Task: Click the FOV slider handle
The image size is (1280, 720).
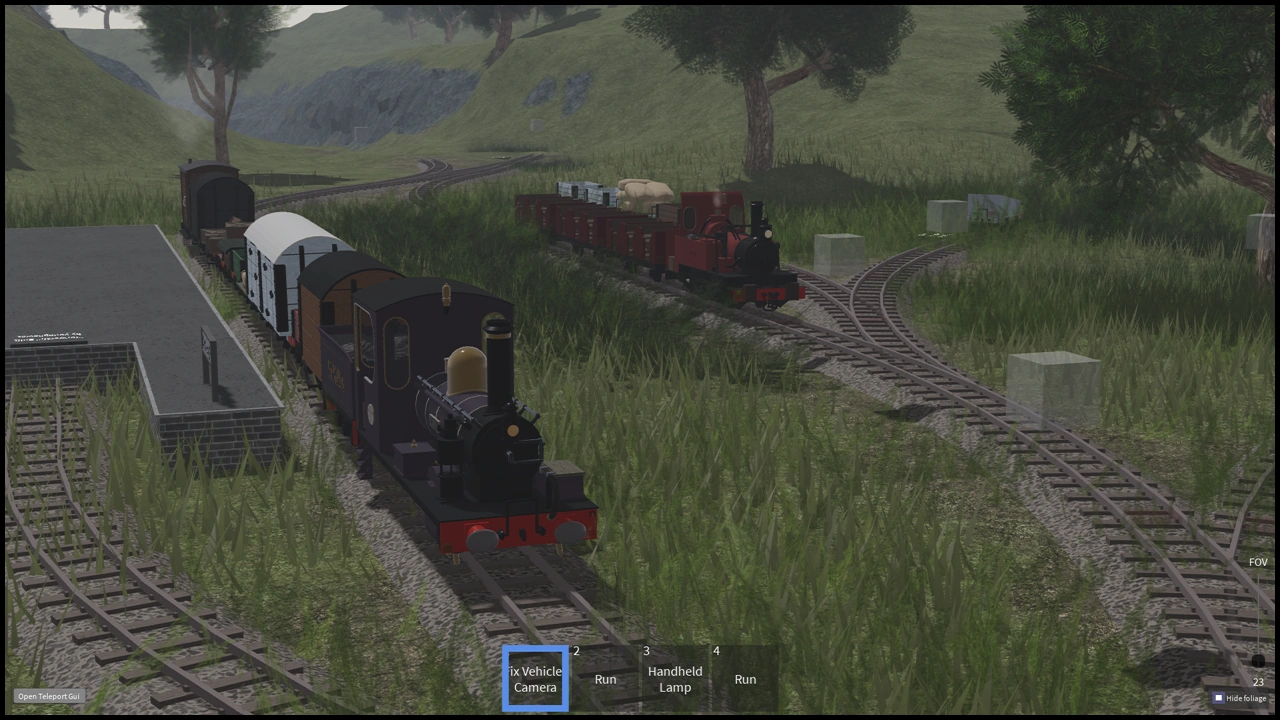Action: [1256, 660]
